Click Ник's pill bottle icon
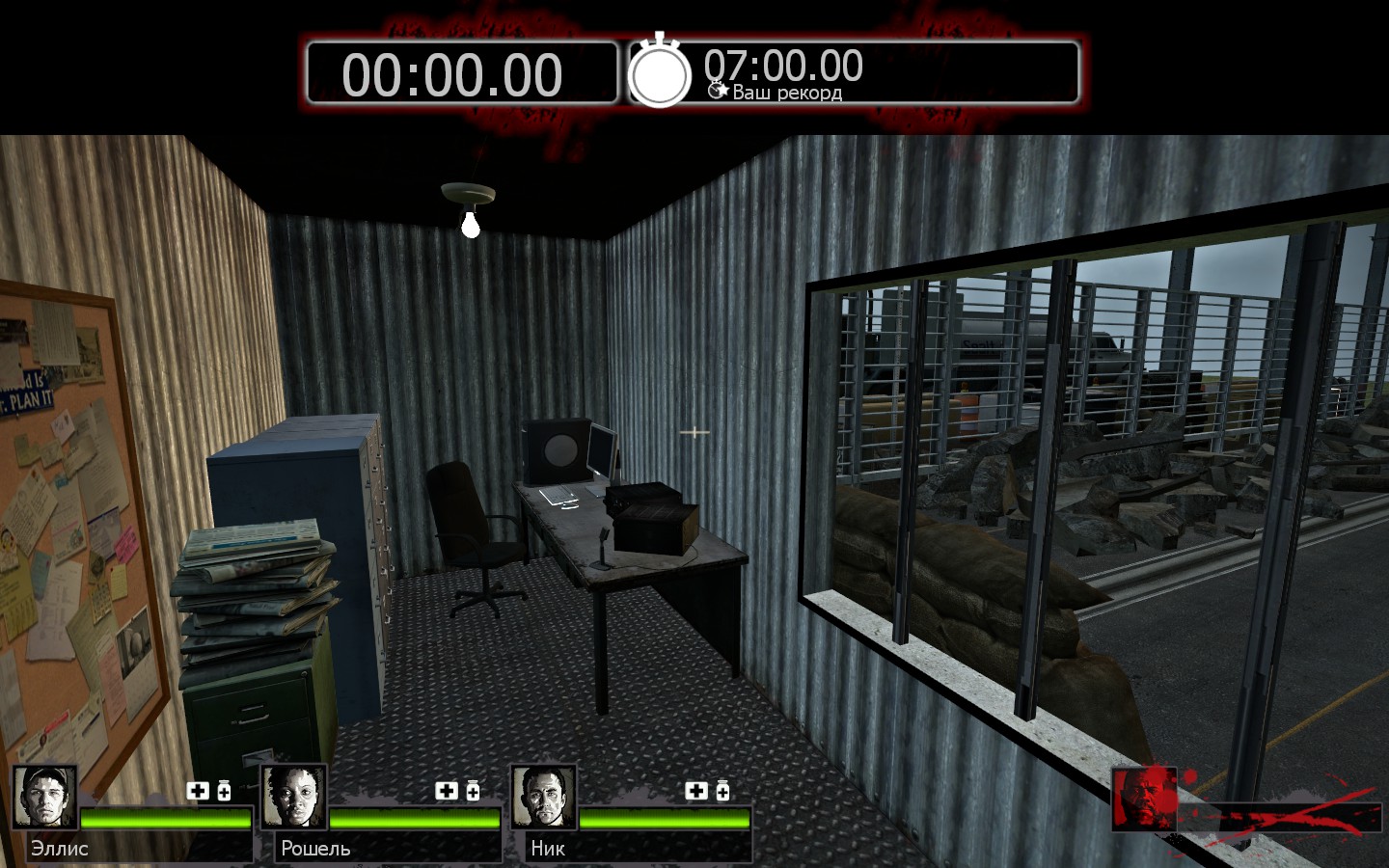Image resolution: width=1389 pixels, height=868 pixels. (722, 791)
